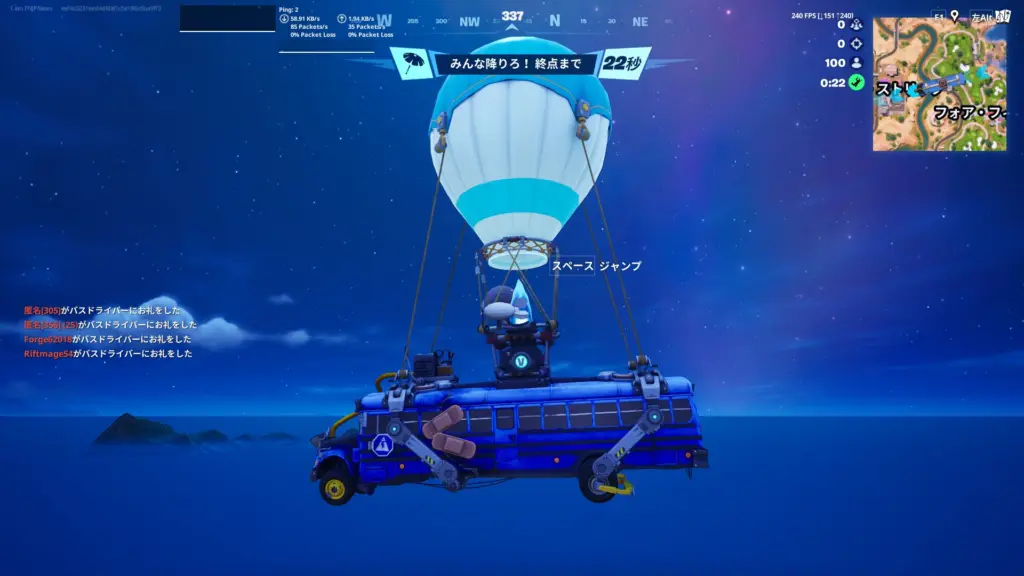The width and height of the screenshot is (1024, 576).
Task: Open the playing cards icon above minimap
Action: pos(1002,16)
